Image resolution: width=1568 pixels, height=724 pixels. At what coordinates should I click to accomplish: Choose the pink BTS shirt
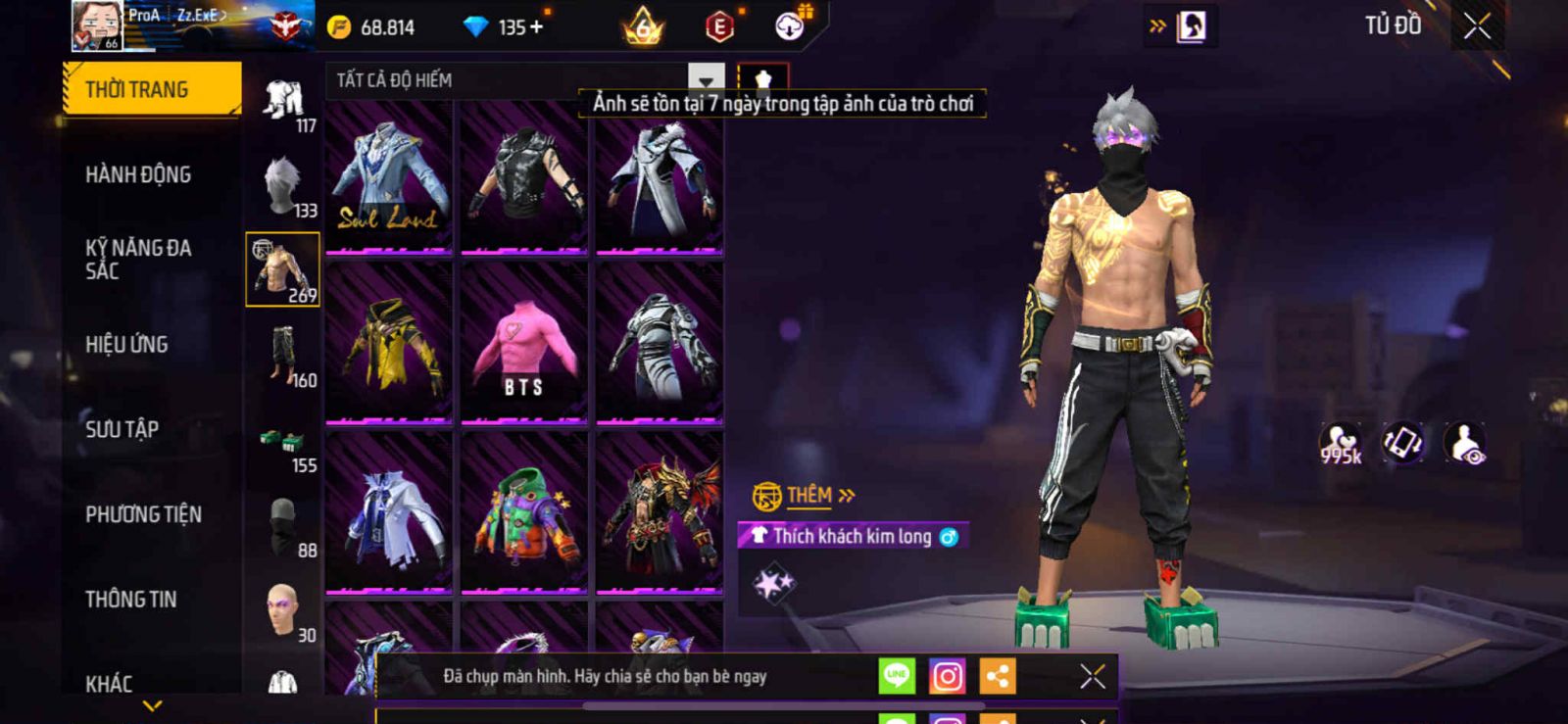523,345
